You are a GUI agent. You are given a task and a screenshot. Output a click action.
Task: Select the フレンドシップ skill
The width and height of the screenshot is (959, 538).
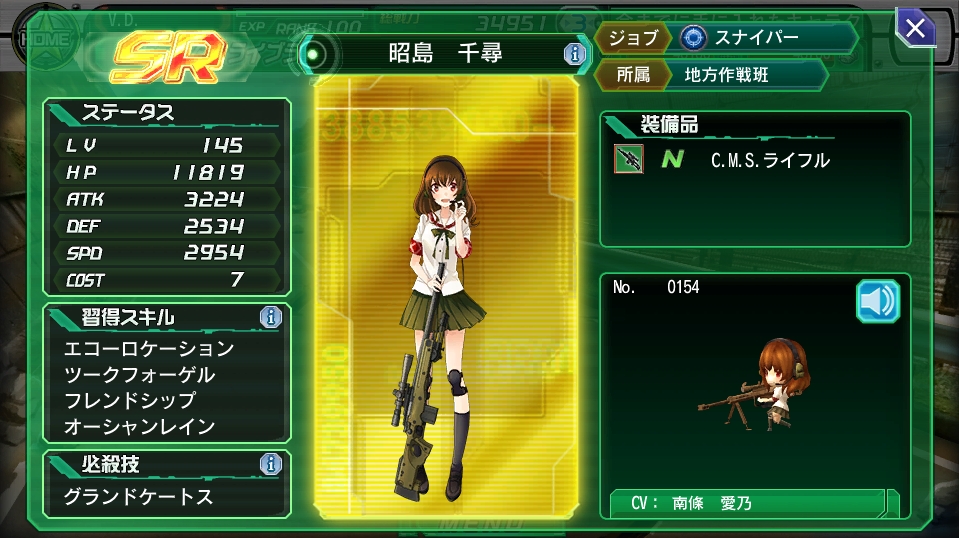pos(130,401)
